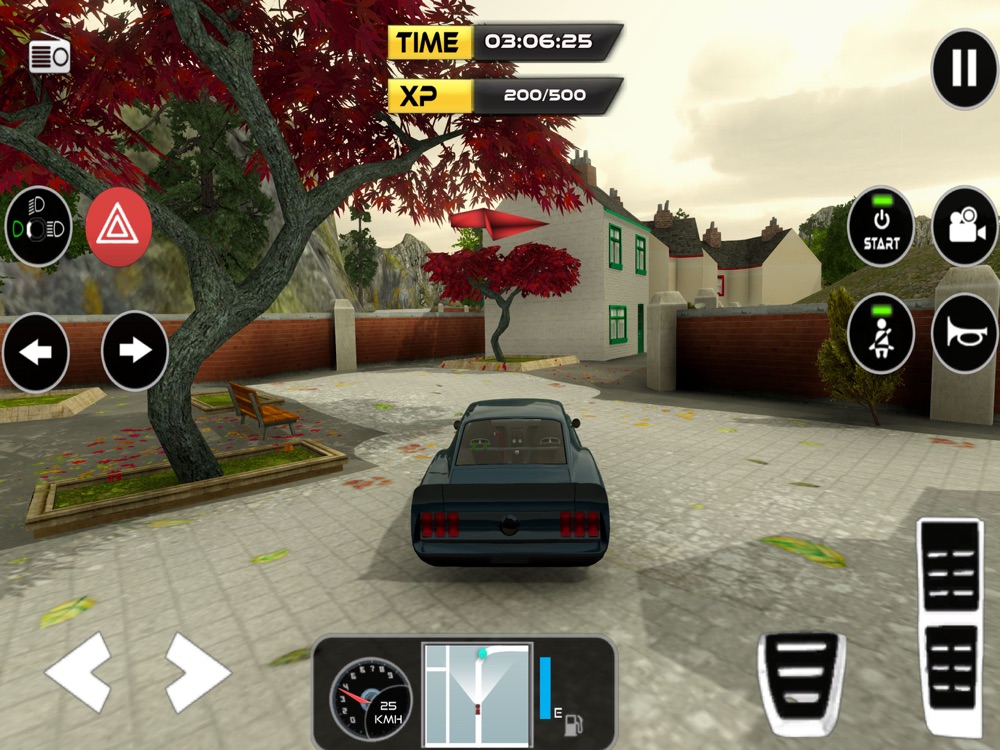Pause the game
Viewport: 1000px width, 750px height.
[x=964, y=69]
